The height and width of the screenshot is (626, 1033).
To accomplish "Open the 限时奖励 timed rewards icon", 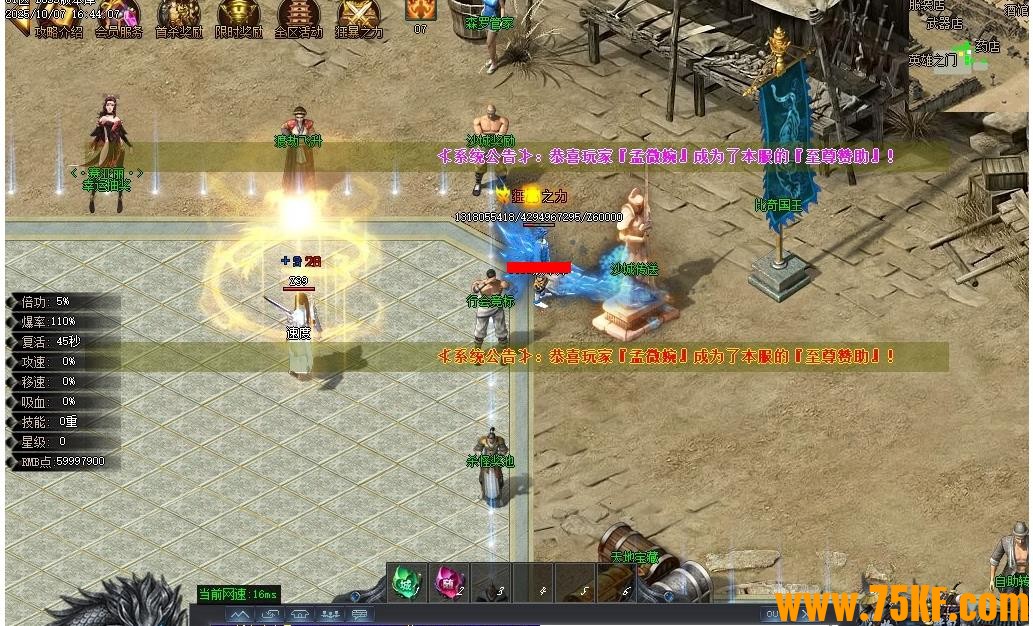I will tap(239, 16).
